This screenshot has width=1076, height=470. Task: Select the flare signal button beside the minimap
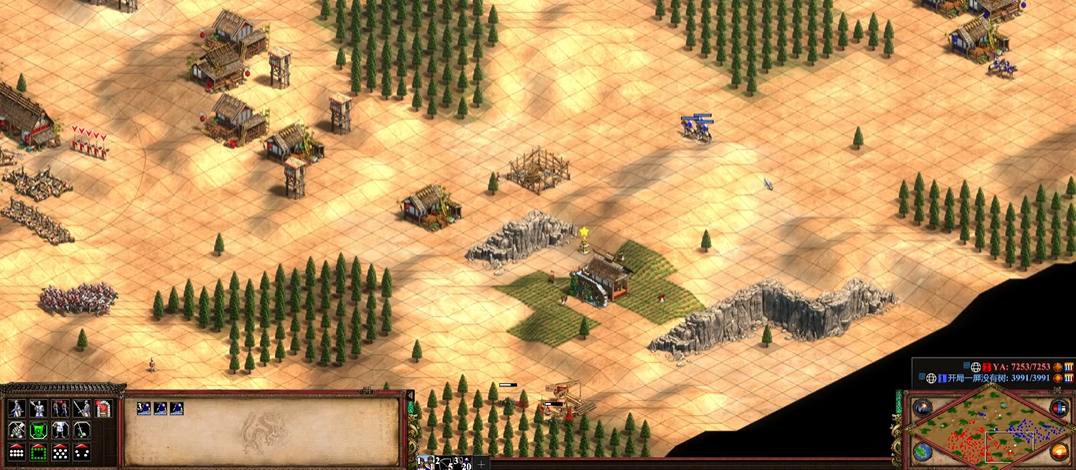[922, 407]
